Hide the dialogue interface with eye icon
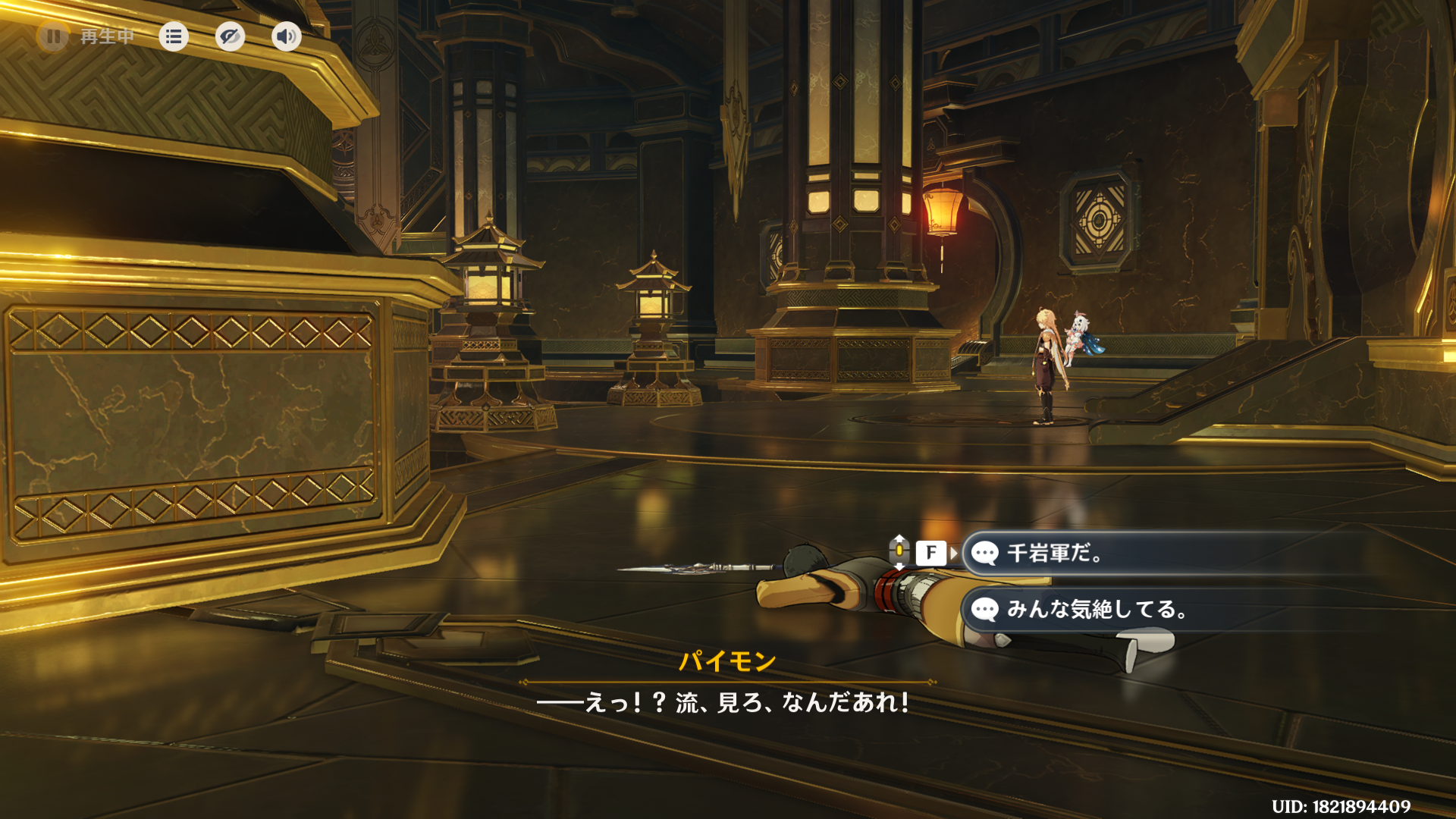The image size is (1456, 819). click(230, 36)
